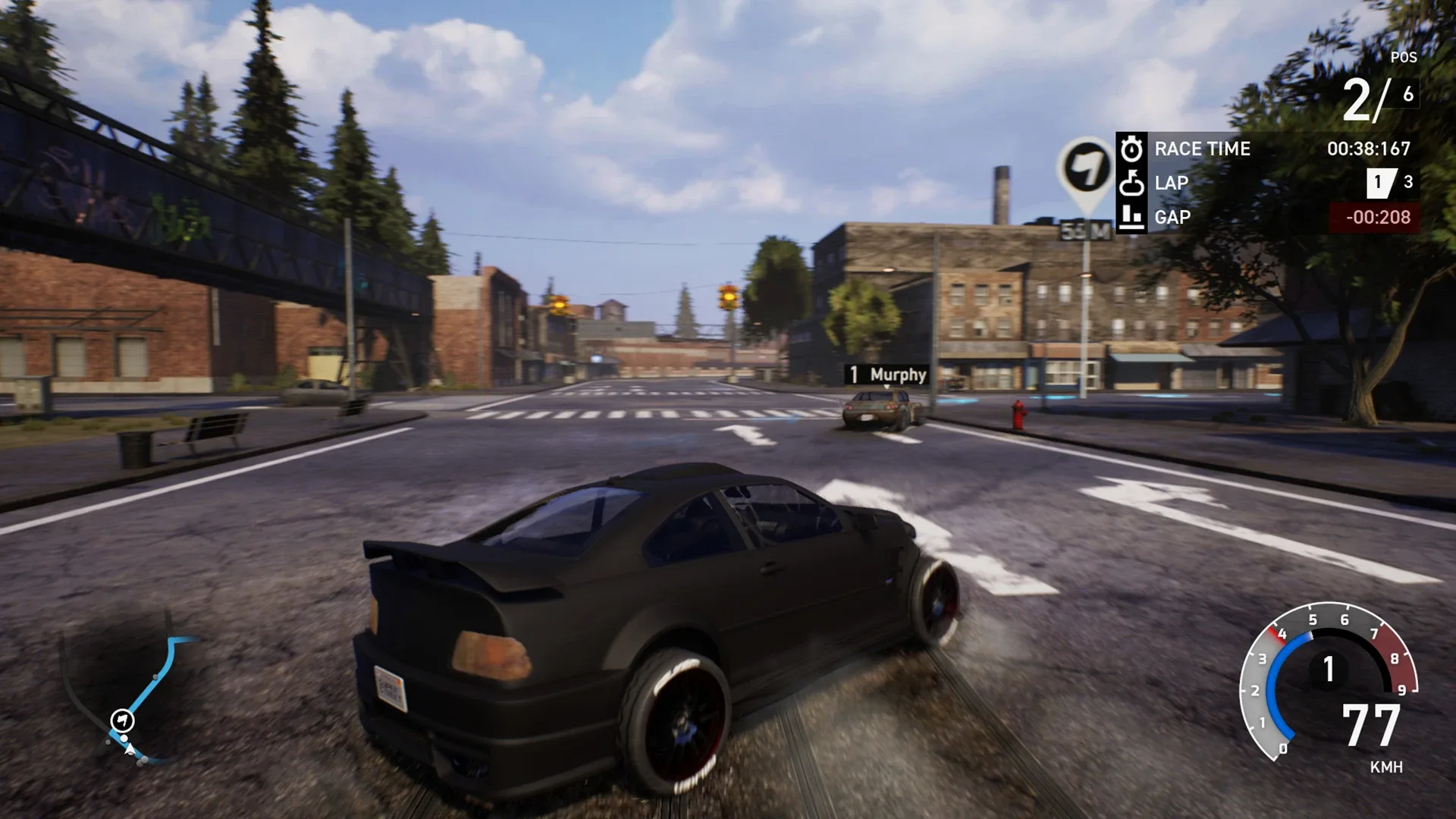1456x819 pixels.
Task: Click the player arrow on the minimap
Action: [x=130, y=750]
